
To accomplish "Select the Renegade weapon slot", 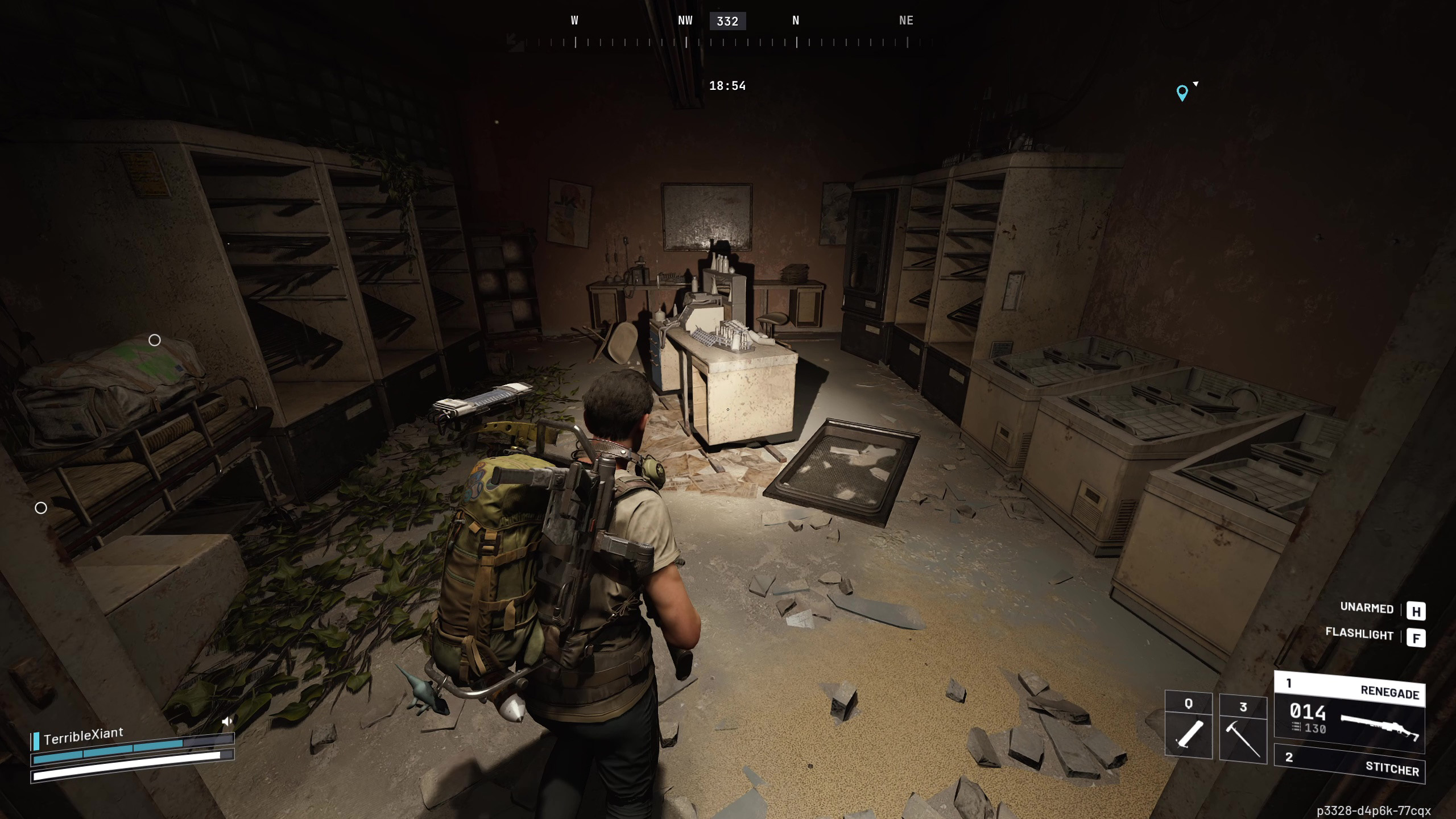I will (x=1349, y=714).
